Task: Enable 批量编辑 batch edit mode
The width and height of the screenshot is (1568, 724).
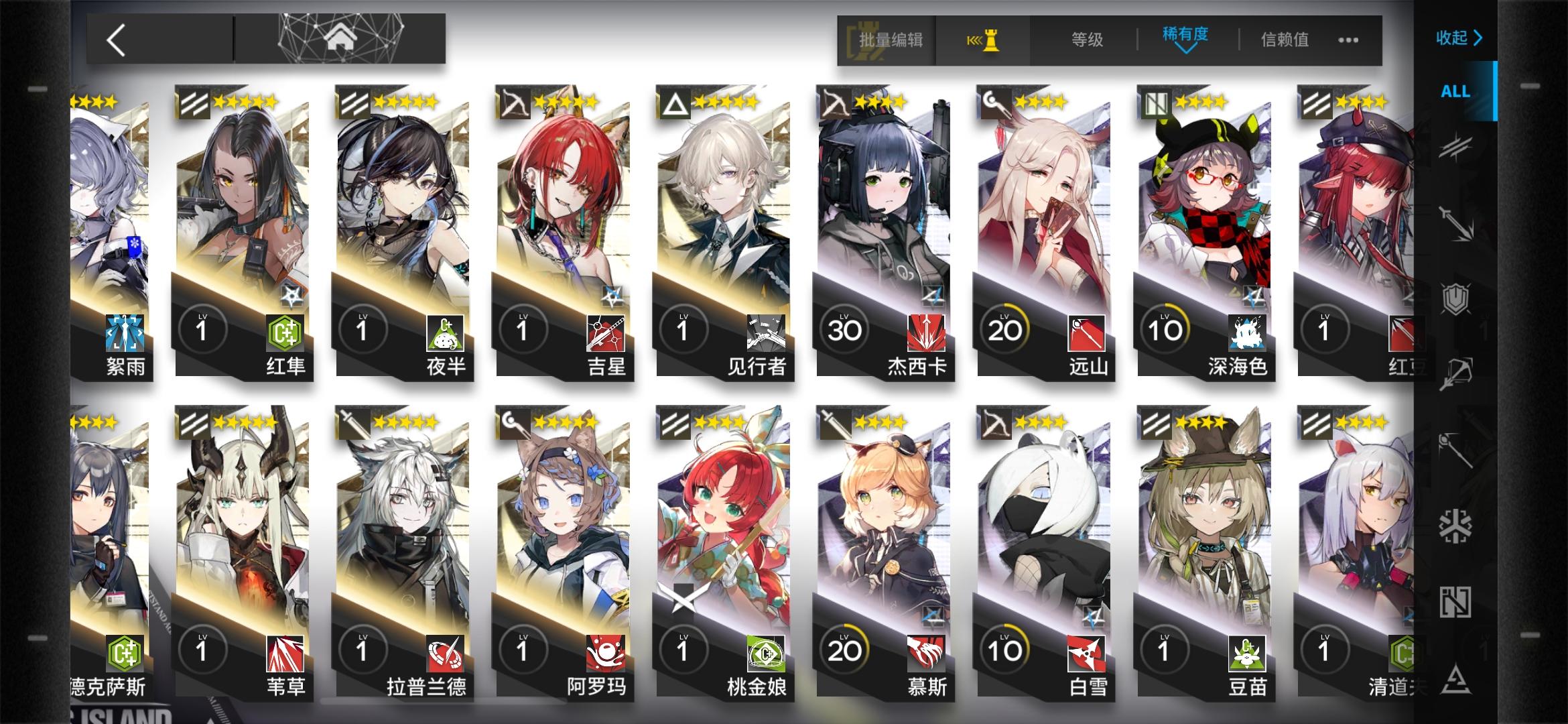Action: coord(891,40)
